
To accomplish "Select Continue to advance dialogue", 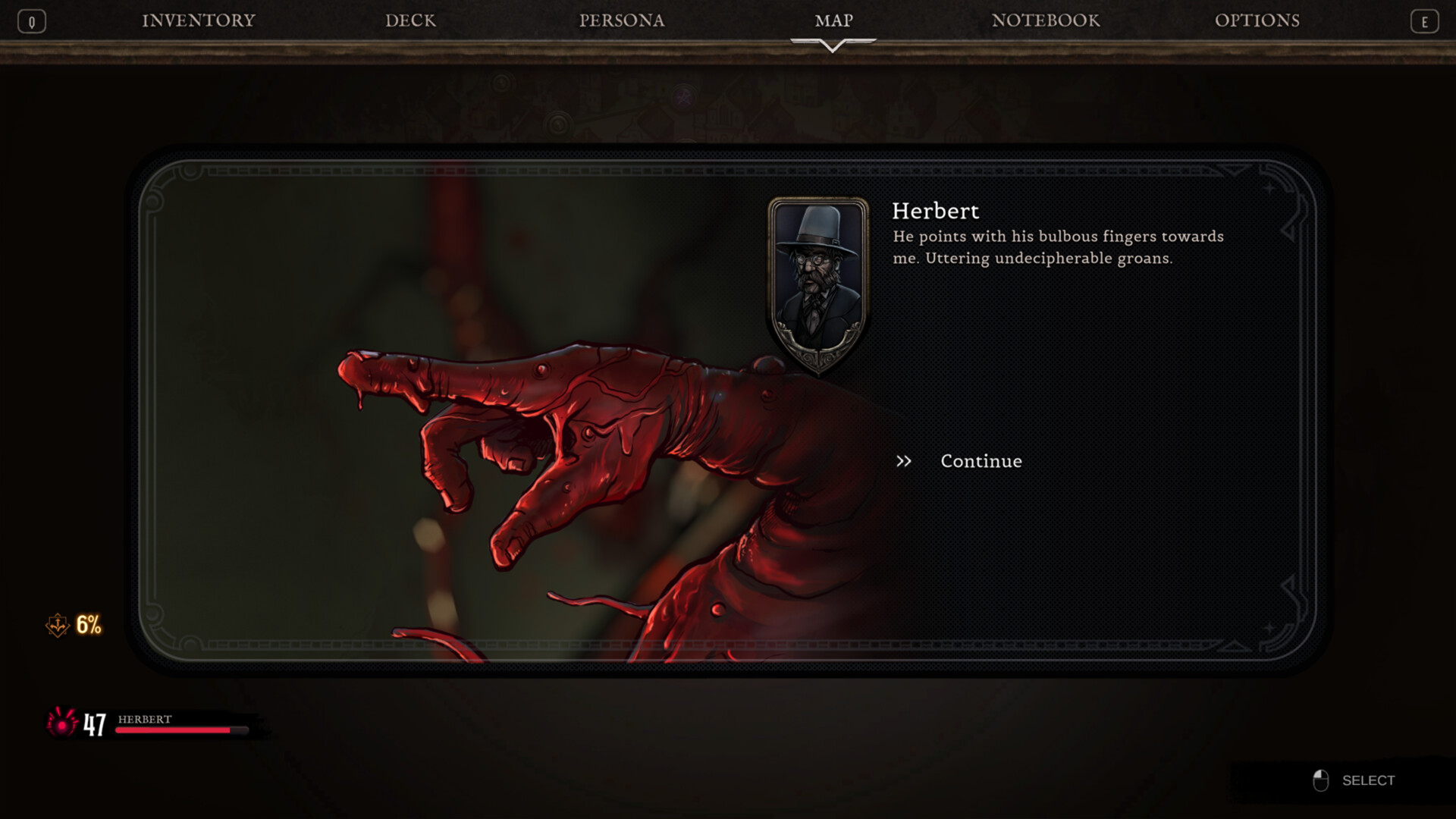I will 981,461.
